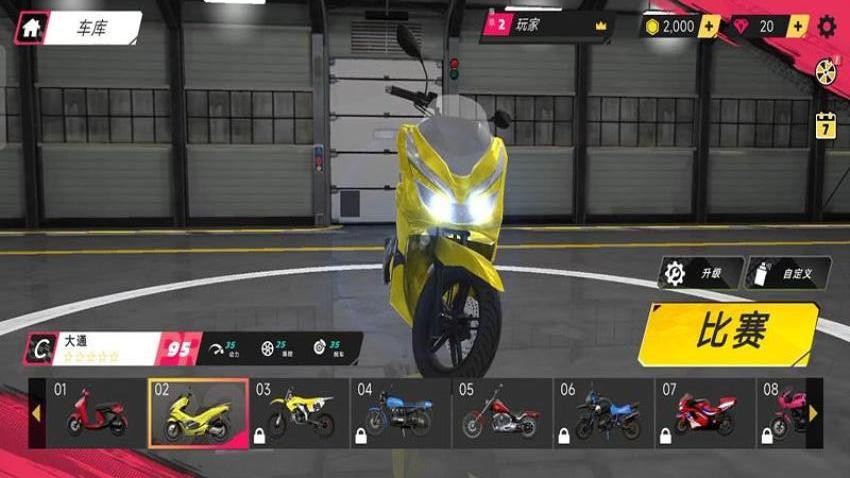Add more gold coins with plus button

pyautogui.click(x=708, y=27)
